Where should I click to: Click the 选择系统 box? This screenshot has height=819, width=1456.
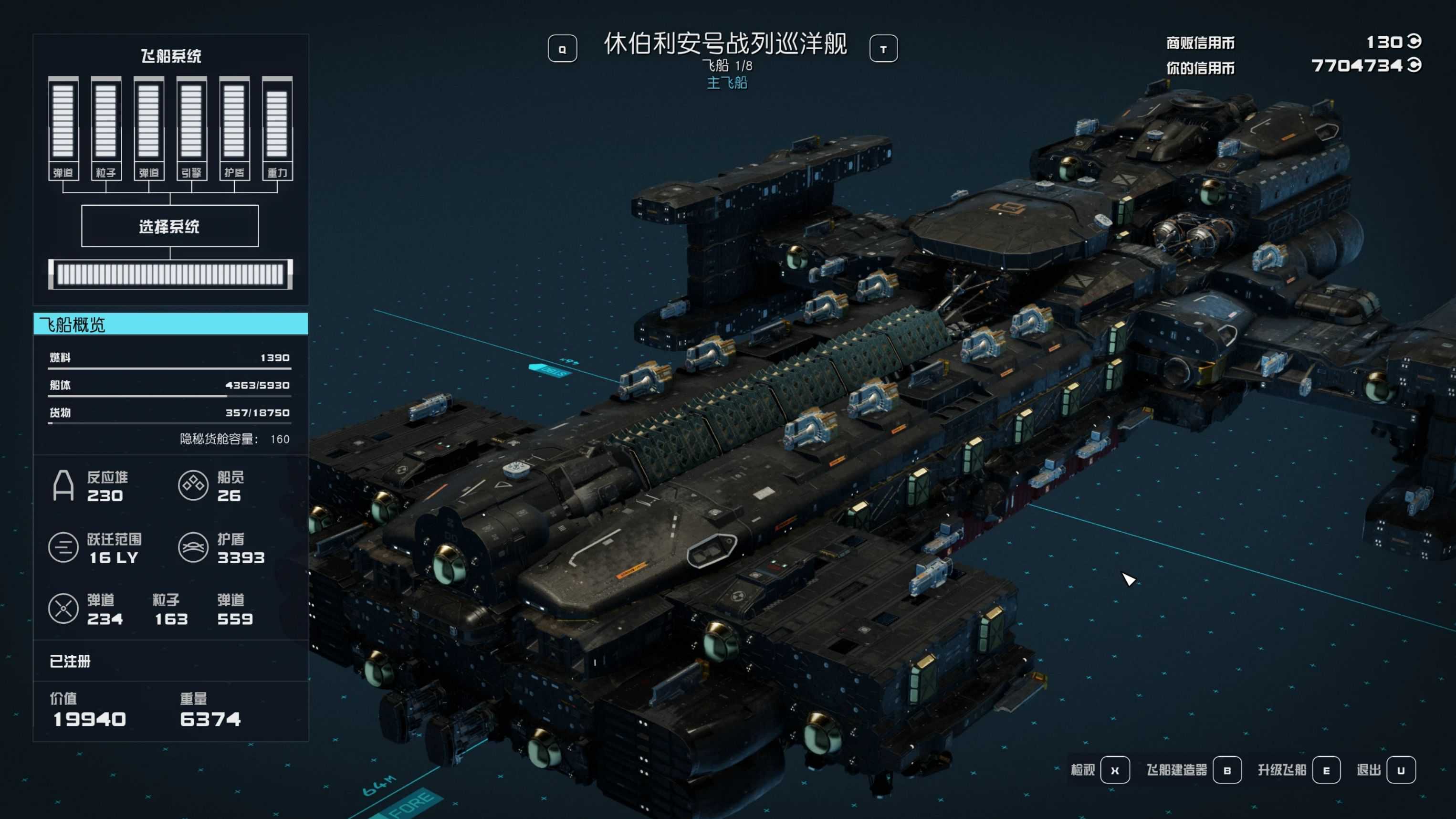click(169, 226)
